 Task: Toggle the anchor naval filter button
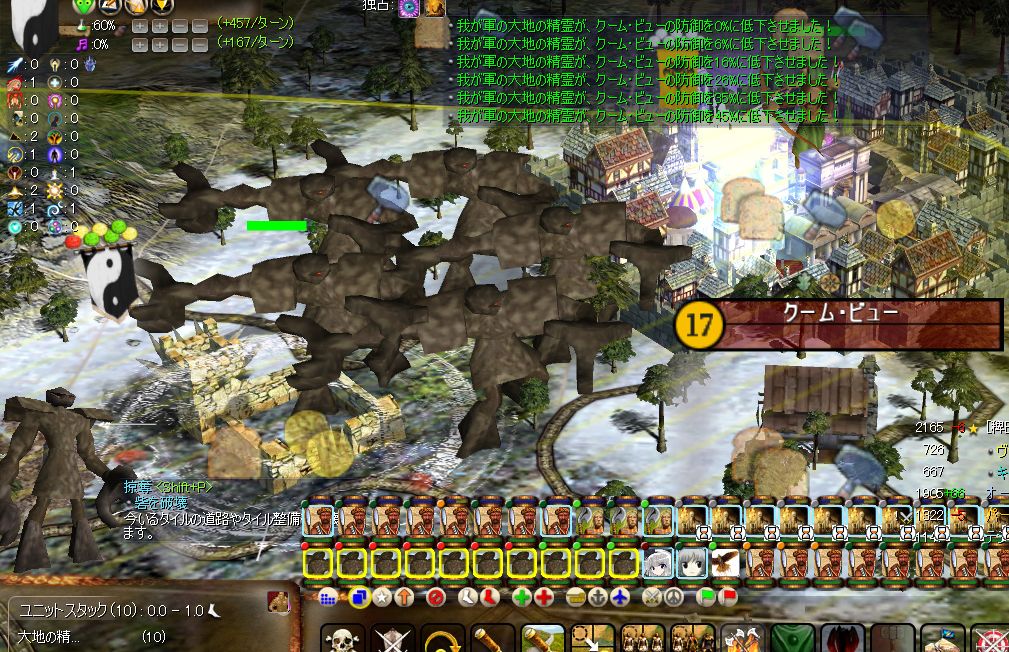click(598, 597)
